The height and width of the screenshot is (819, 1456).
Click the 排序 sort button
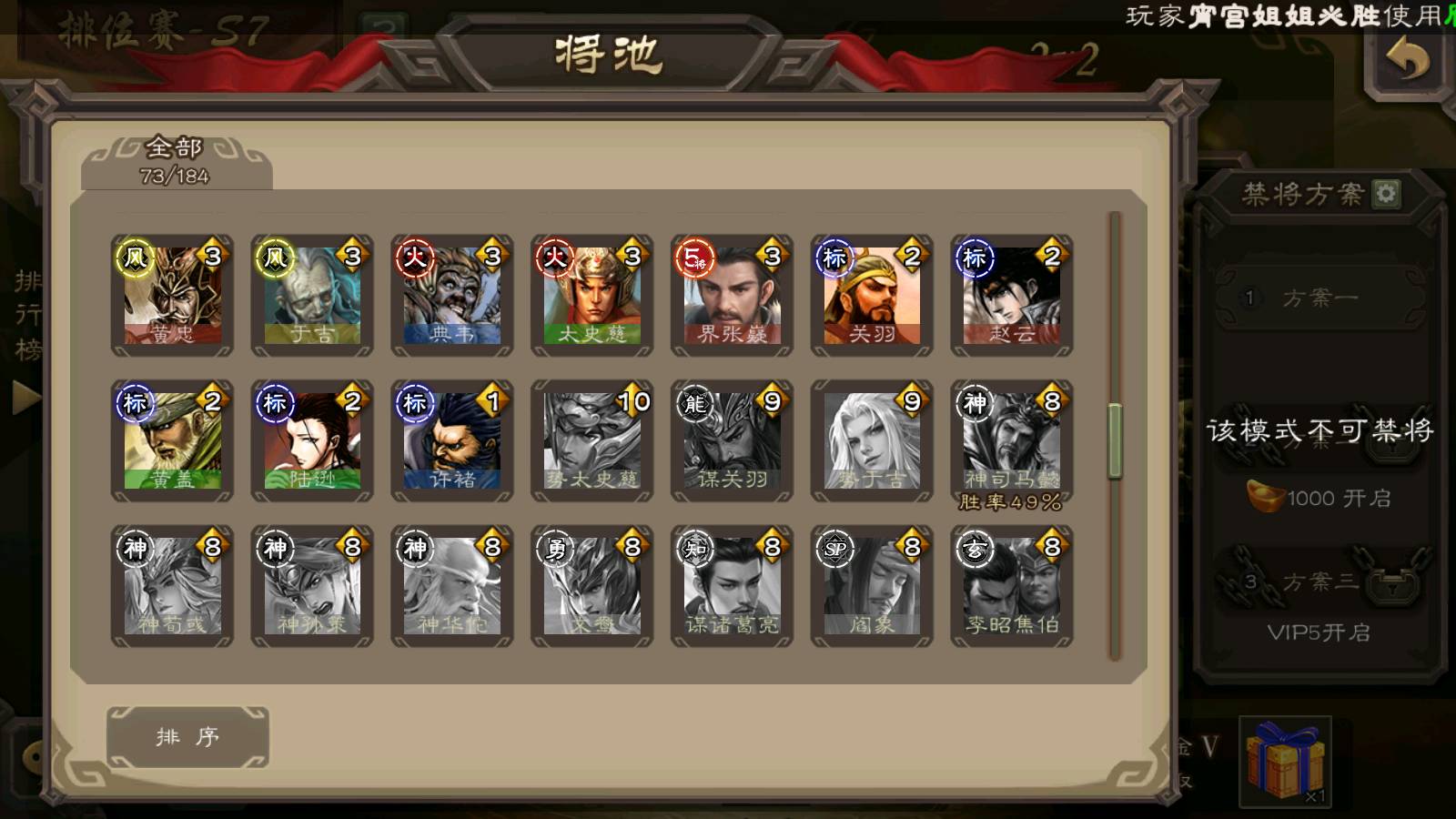click(x=187, y=736)
